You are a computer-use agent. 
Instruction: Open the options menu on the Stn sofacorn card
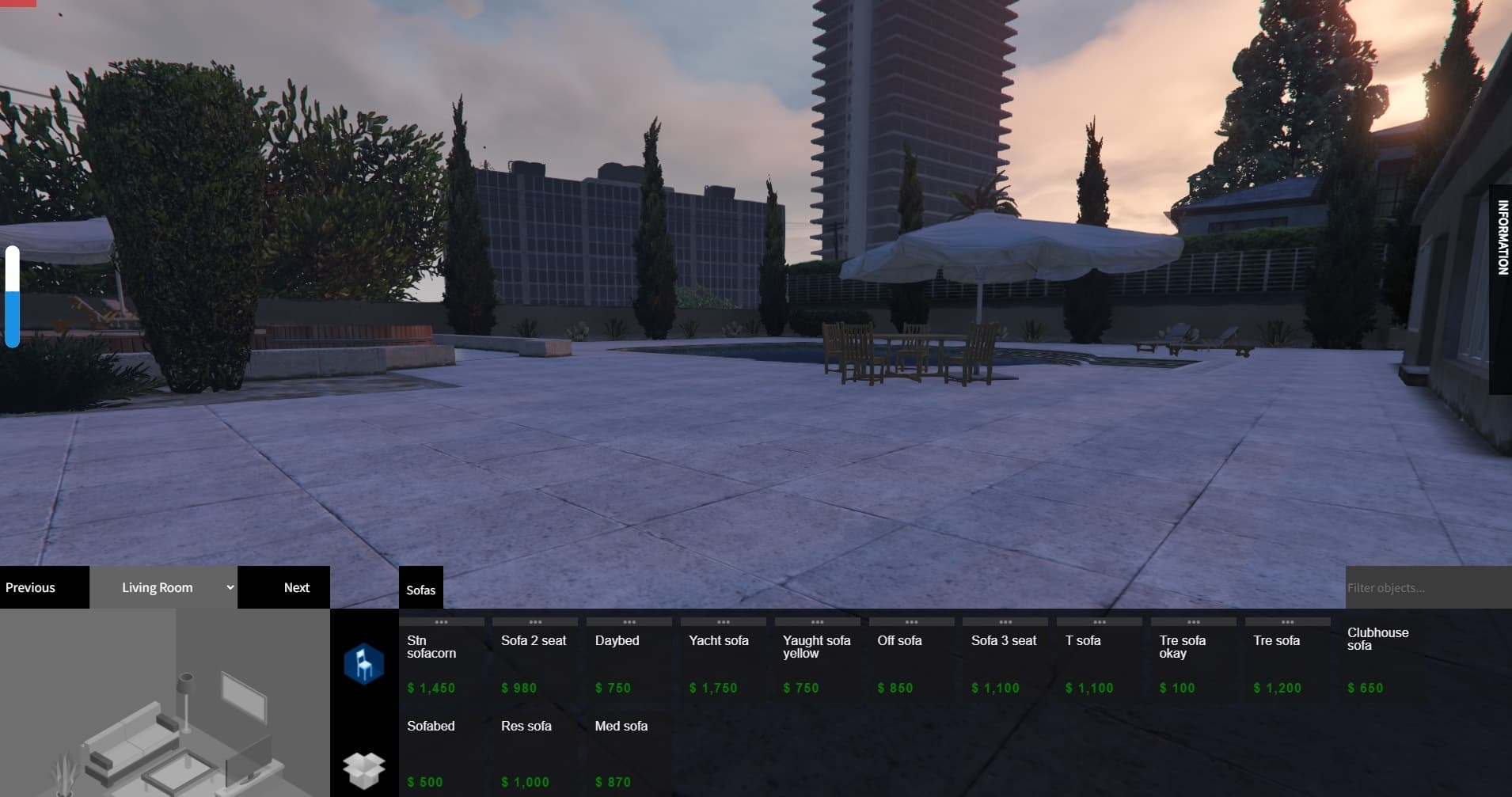click(x=443, y=622)
